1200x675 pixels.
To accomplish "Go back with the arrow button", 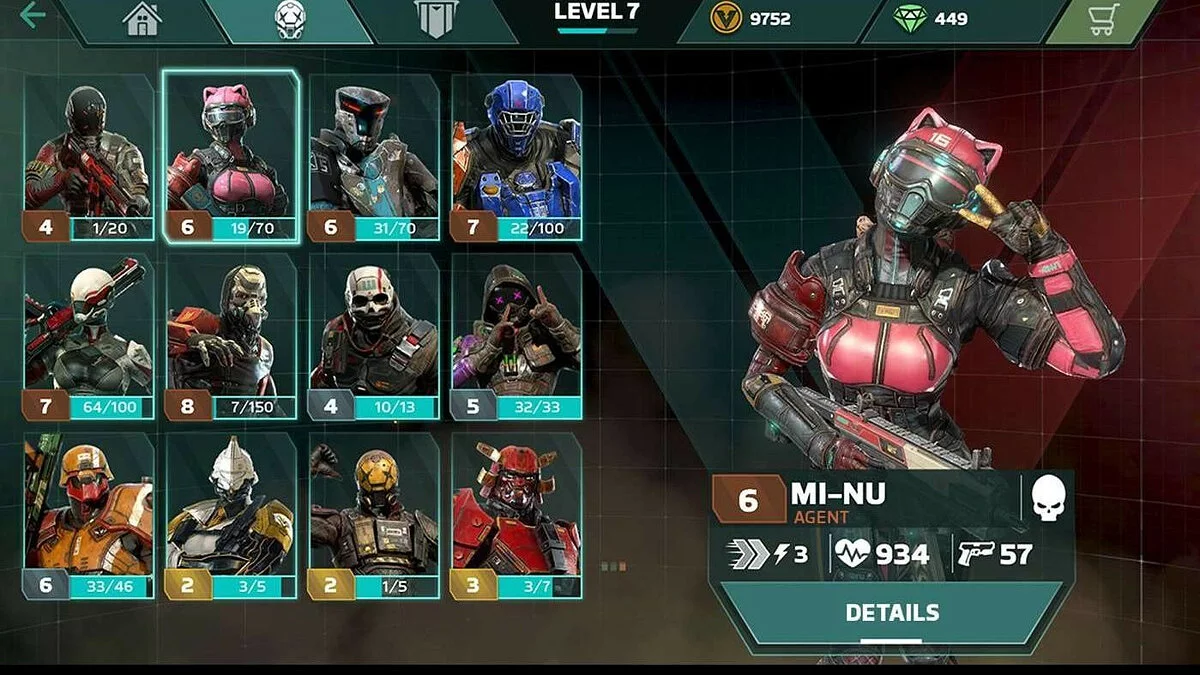I will click(32, 16).
